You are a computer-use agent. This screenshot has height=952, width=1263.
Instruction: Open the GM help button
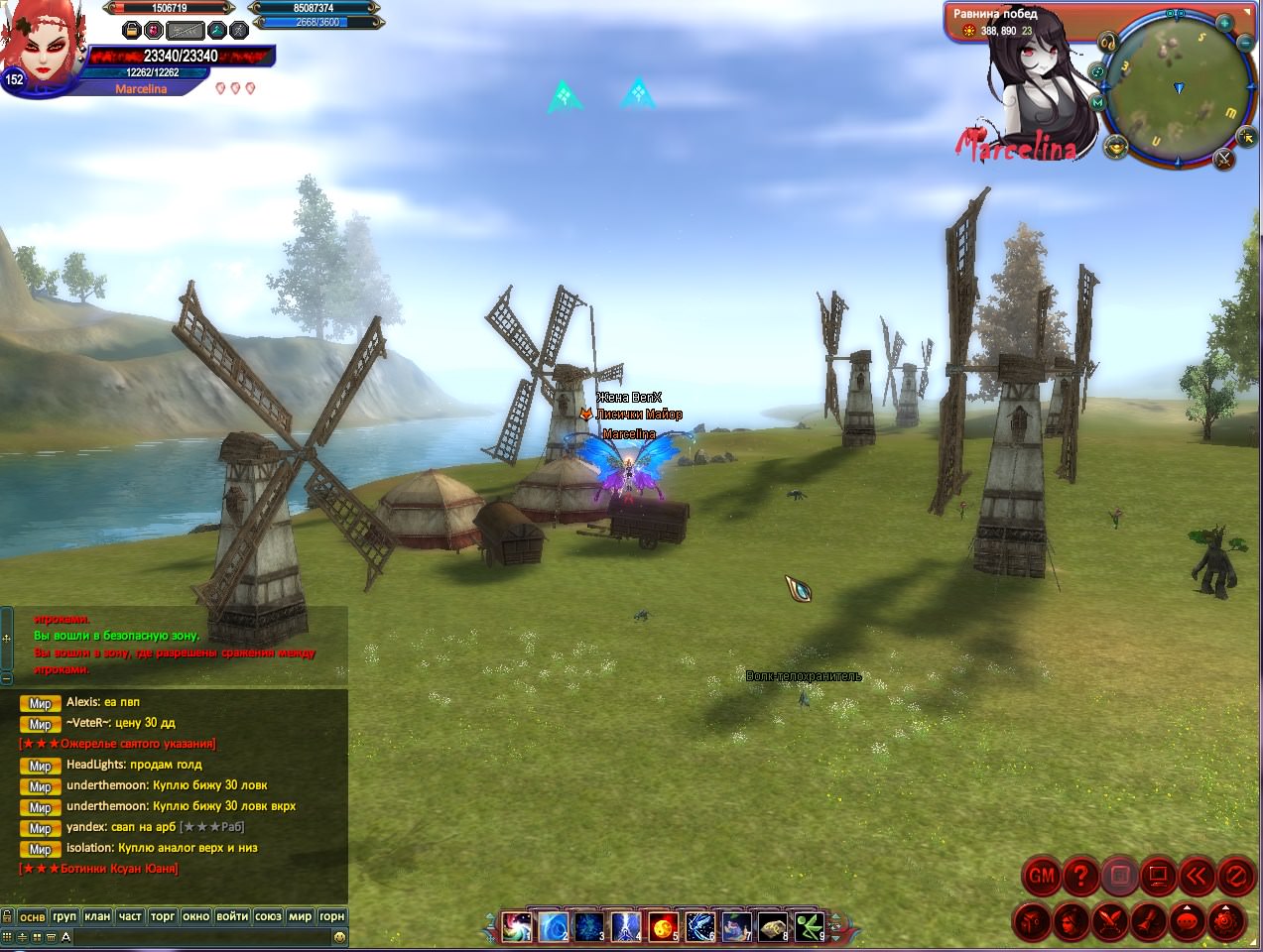[1042, 877]
